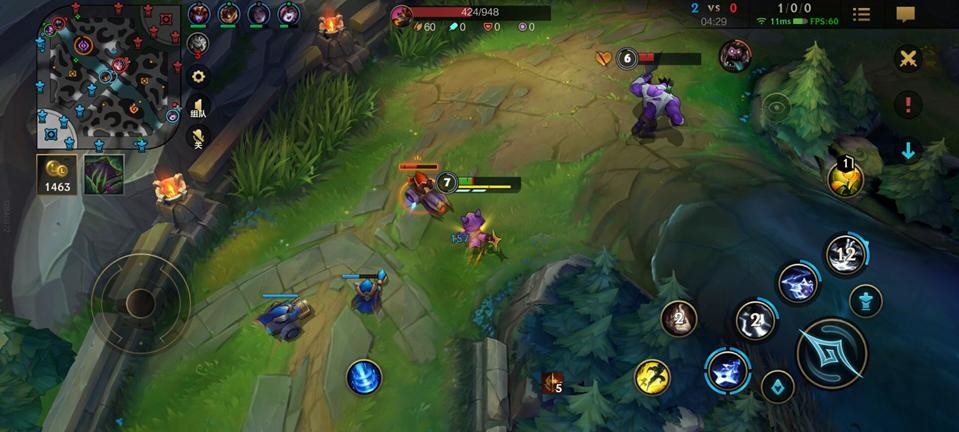
Task: Toggle the camera lock eye button
Action: click(x=776, y=104)
